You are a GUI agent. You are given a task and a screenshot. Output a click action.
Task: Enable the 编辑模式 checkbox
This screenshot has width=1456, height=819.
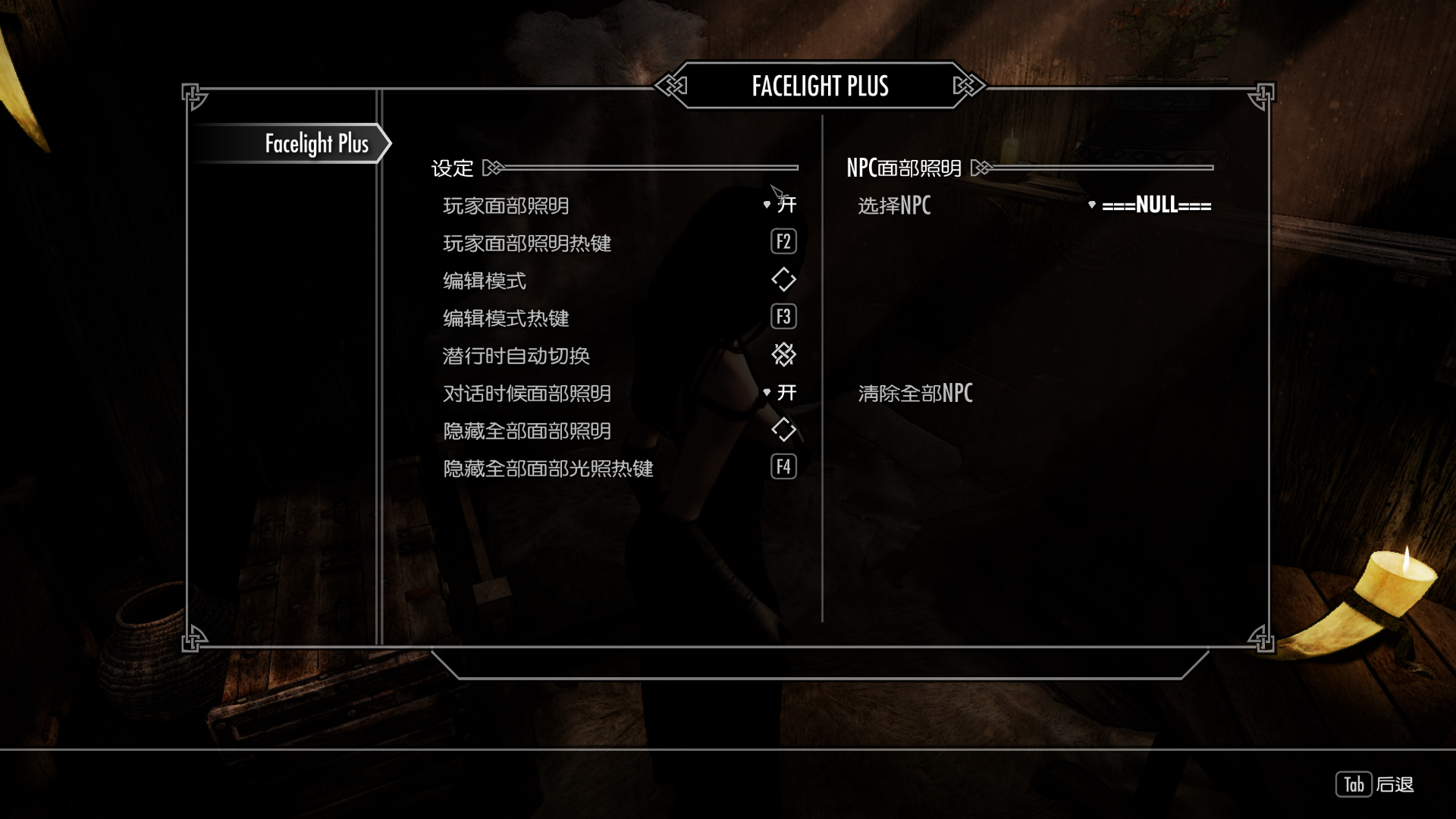click(x=783, y=280)
